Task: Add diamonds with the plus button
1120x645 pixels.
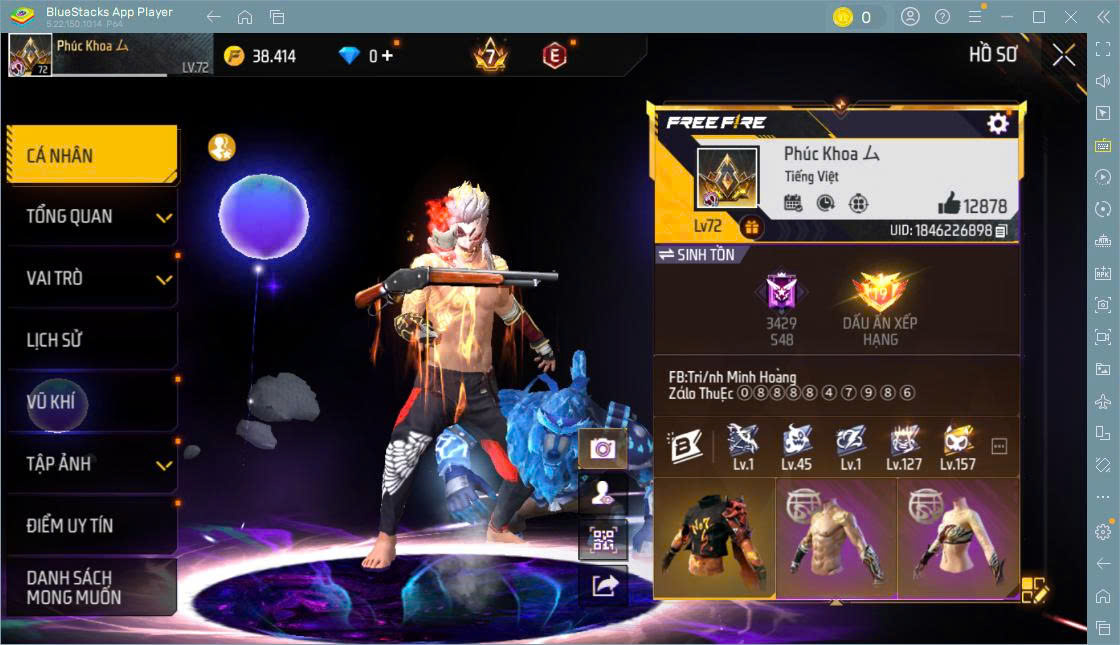Action: (x=387, y=56)
